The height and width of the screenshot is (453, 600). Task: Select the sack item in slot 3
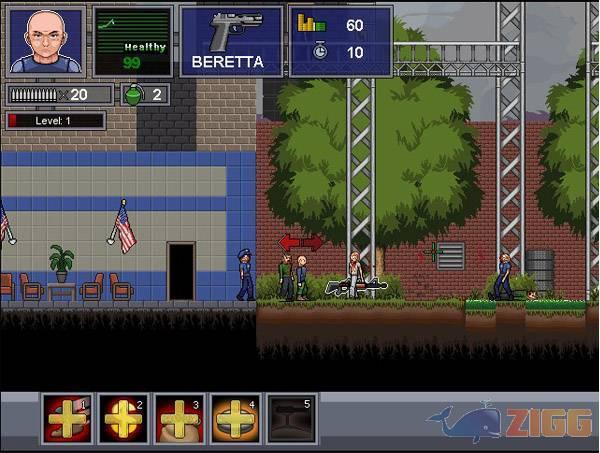click(x=180, y=419)
